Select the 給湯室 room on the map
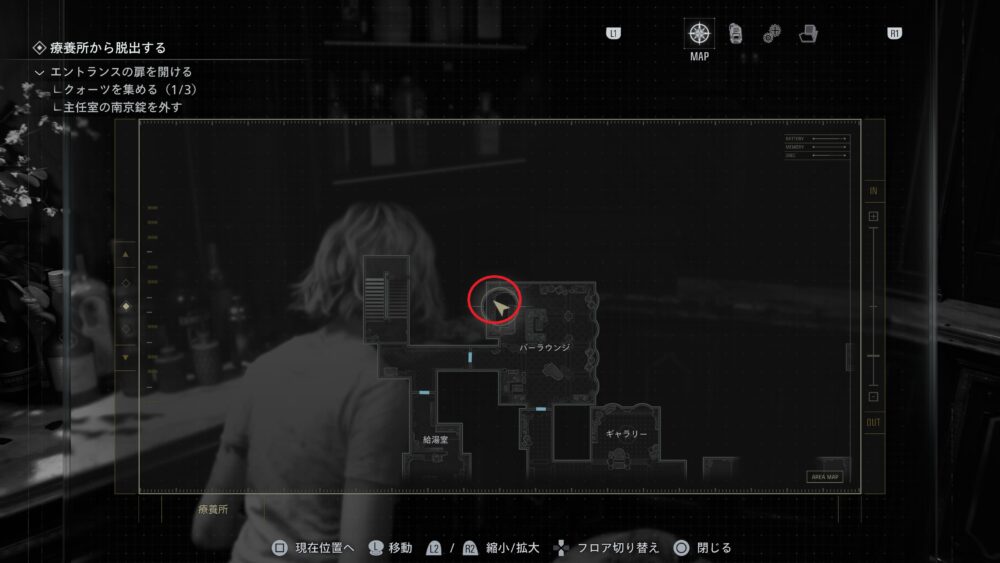Image resolution: width=1000 pixels, height=563 pixels. click(x=435, y=439)
